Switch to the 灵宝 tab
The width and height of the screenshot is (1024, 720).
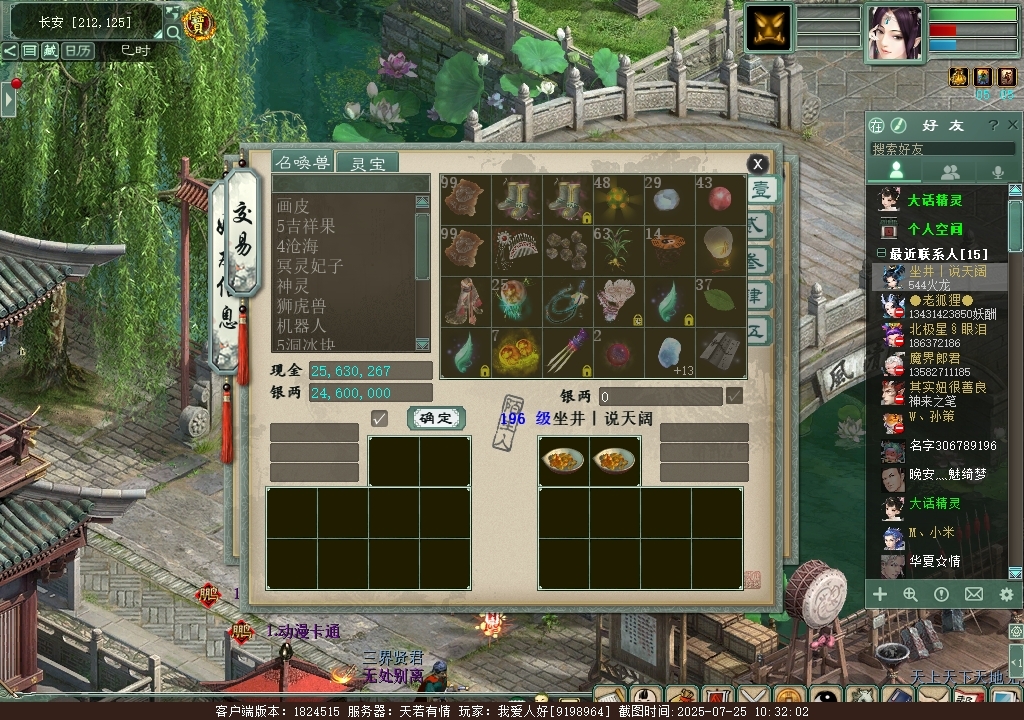point(367,163)
